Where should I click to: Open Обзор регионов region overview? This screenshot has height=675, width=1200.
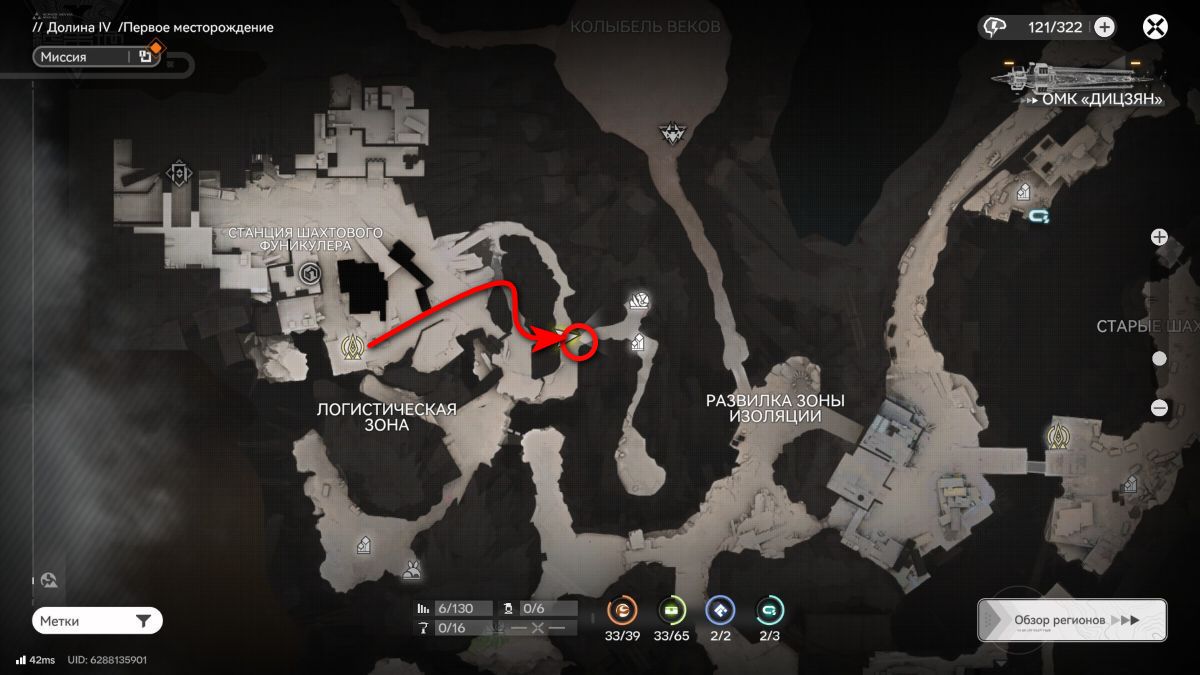tap(1072, 620)
